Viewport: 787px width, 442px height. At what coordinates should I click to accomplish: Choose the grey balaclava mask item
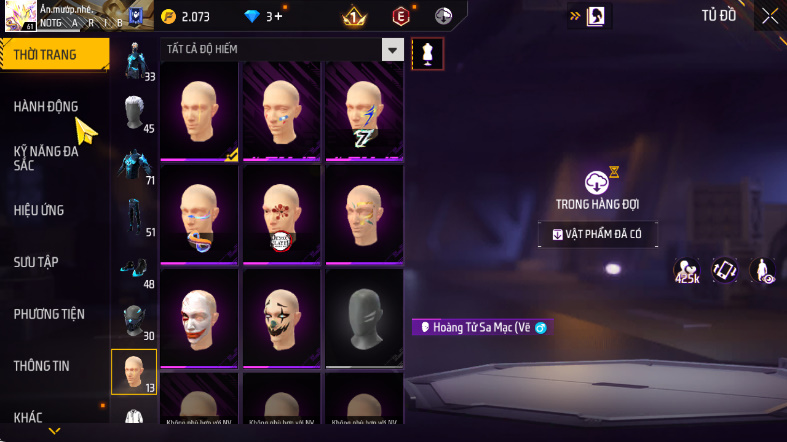coord(364,315)
